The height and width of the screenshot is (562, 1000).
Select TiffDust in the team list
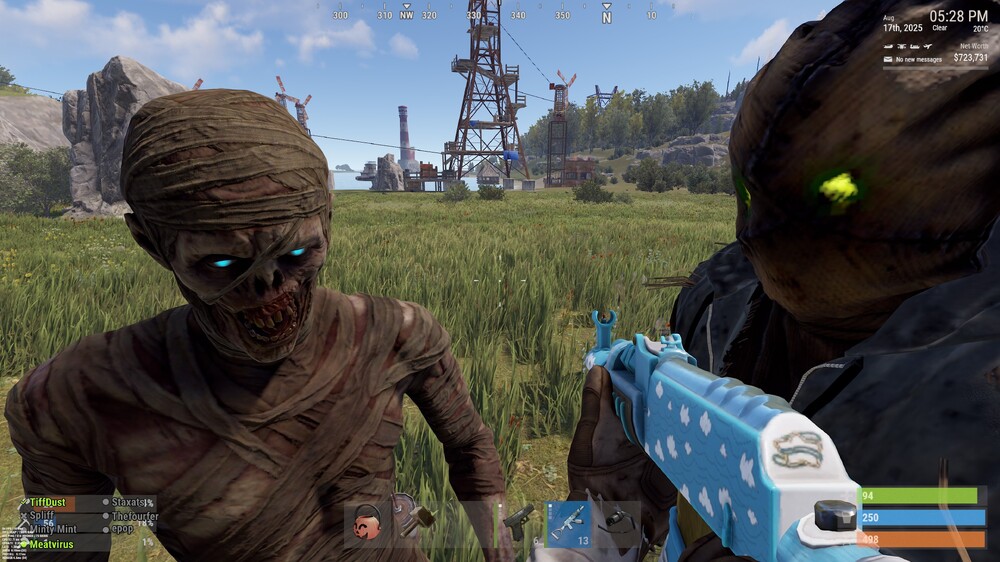click(x=48, y=503)
